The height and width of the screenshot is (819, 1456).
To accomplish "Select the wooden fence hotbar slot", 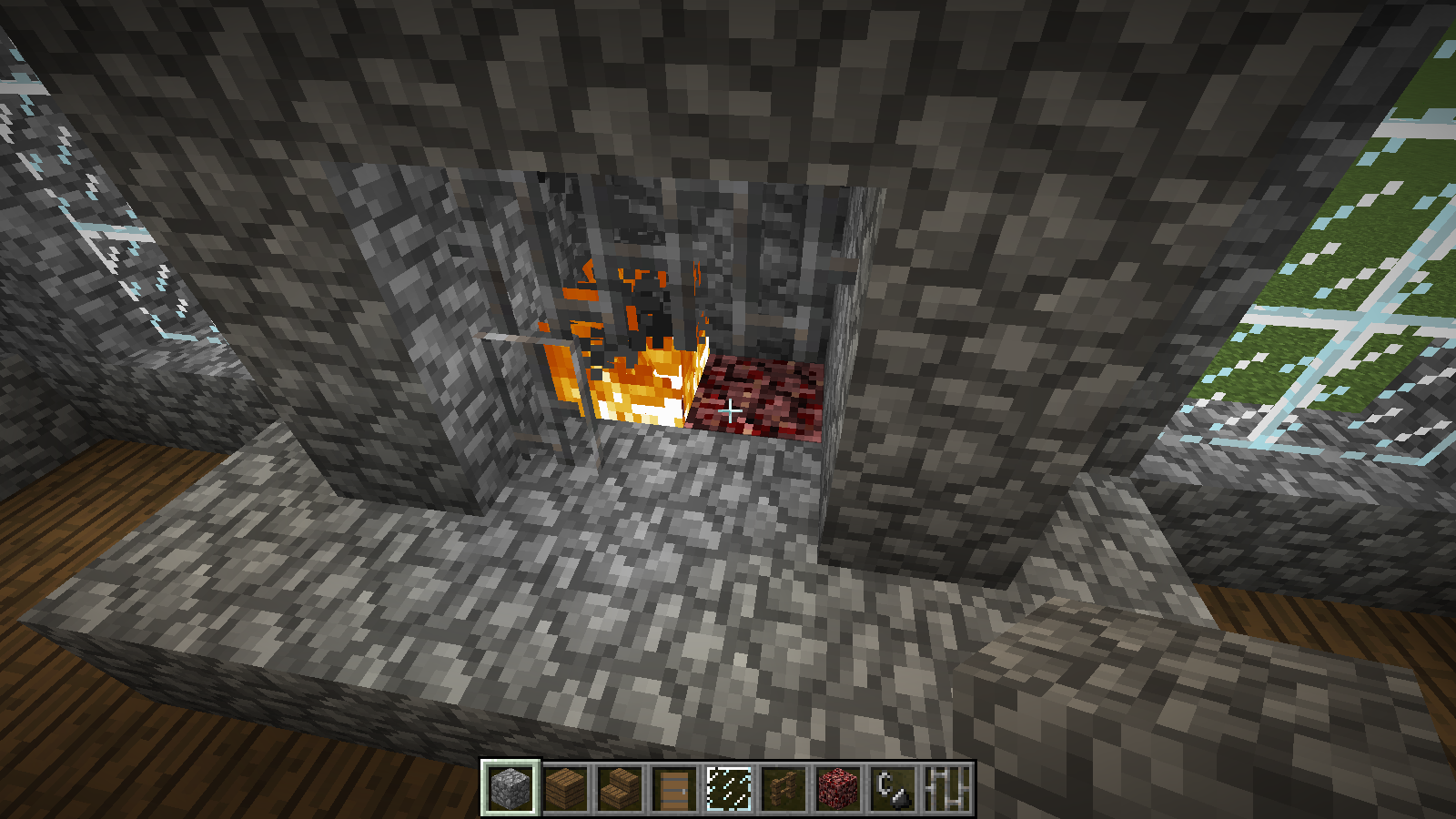I will coord(784,788).
